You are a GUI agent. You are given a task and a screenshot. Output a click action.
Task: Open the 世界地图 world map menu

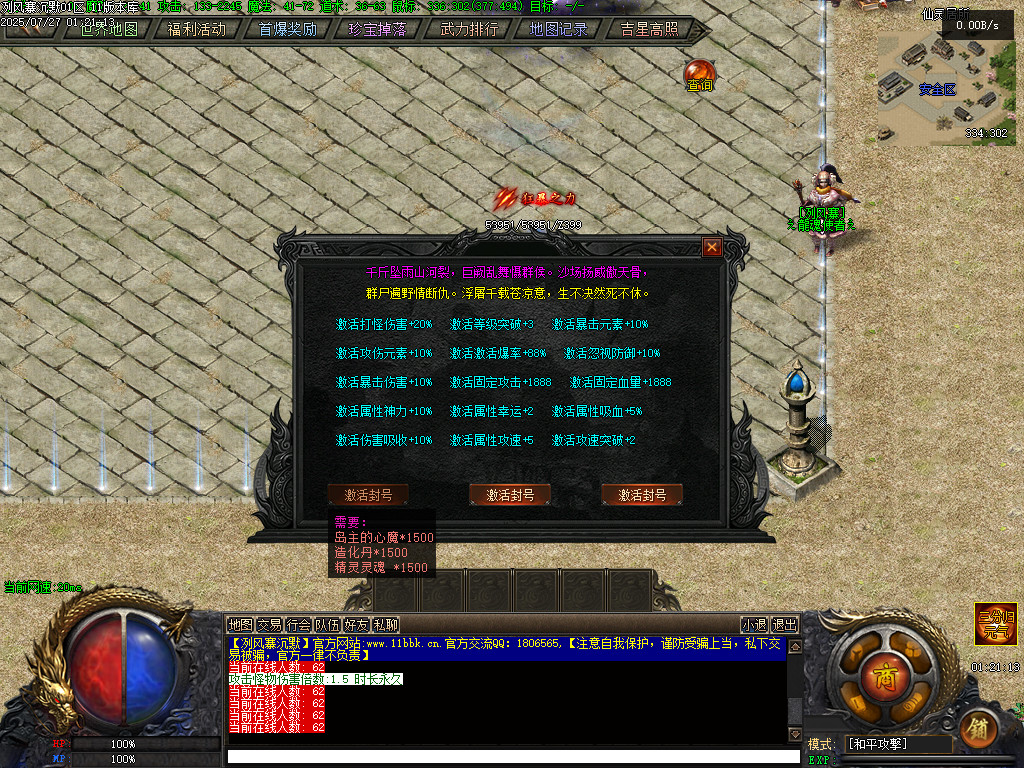pos(109,29)
